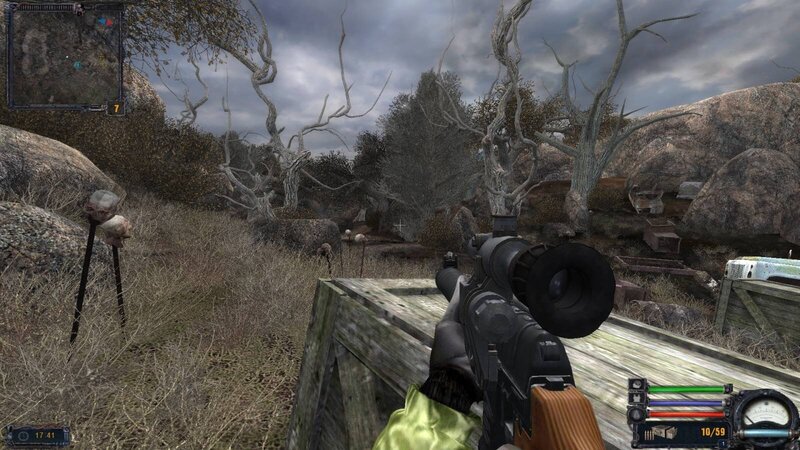Click the analog dial gauge on the HUD

click(766, 410)
